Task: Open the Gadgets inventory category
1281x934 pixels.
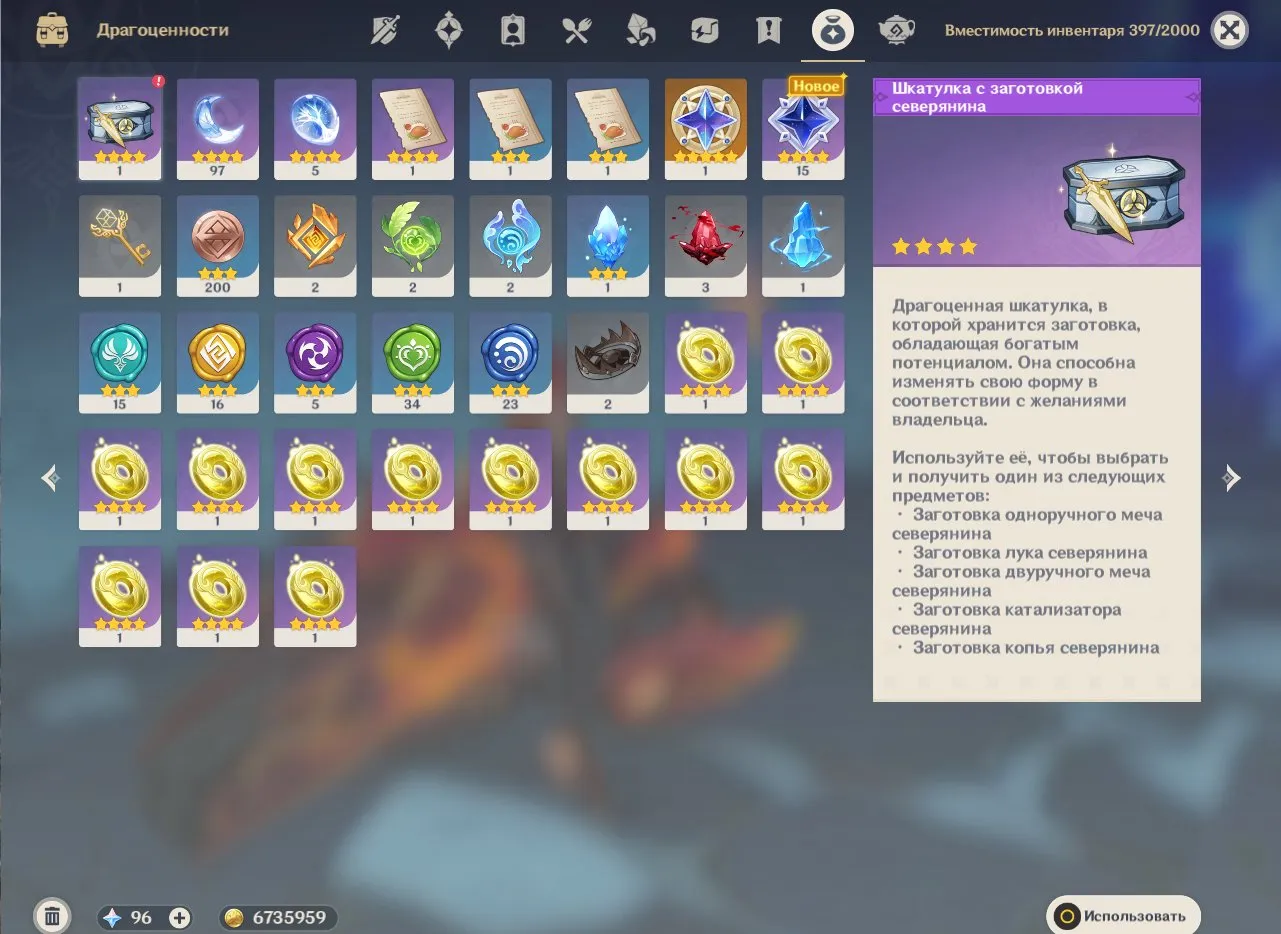Action: [x=703, y=29]
